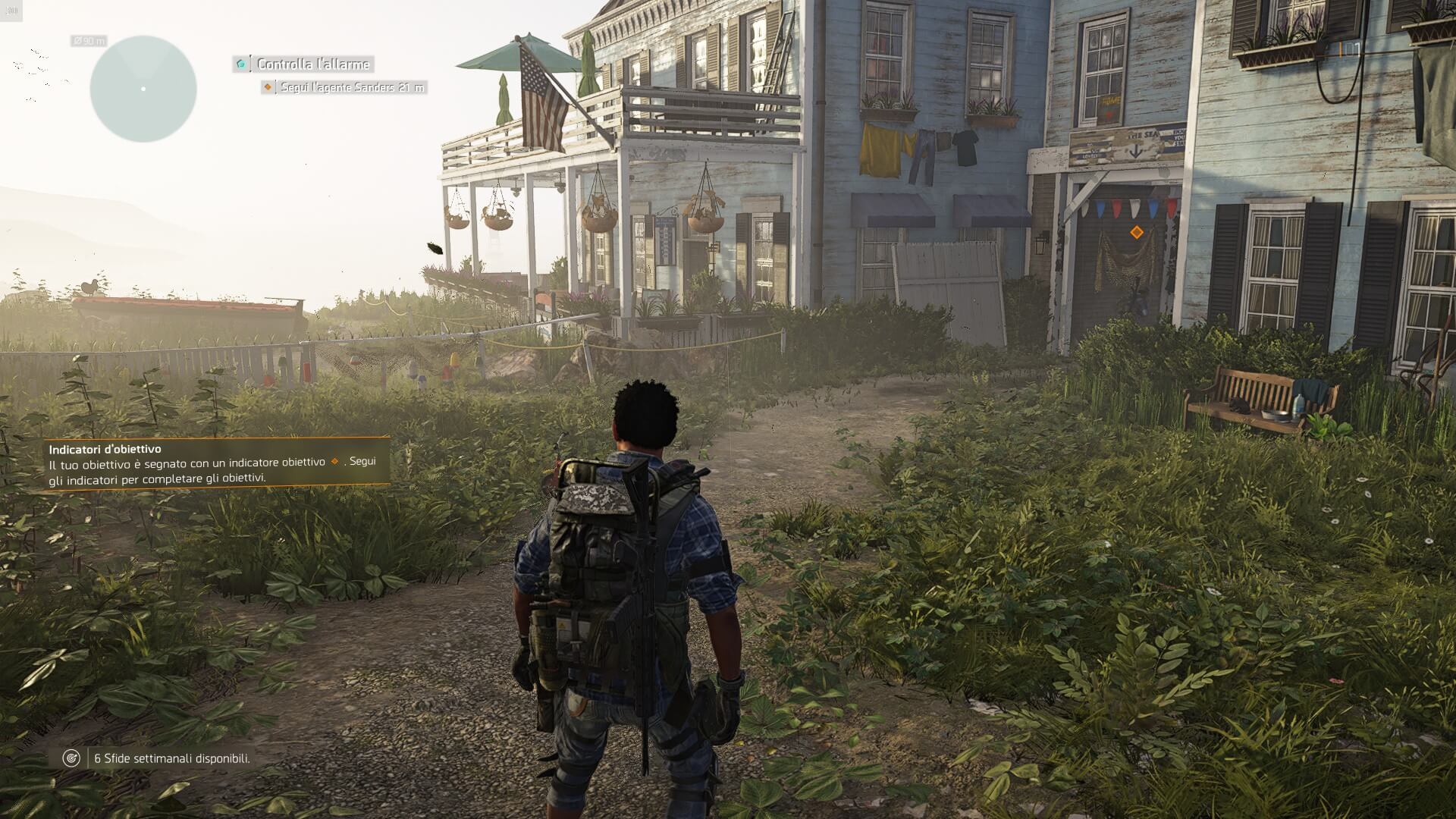Viewport: 1456px width, 819px height.
Task: Select the "Controlla l'allarme" mission objective
Action: 312,64
